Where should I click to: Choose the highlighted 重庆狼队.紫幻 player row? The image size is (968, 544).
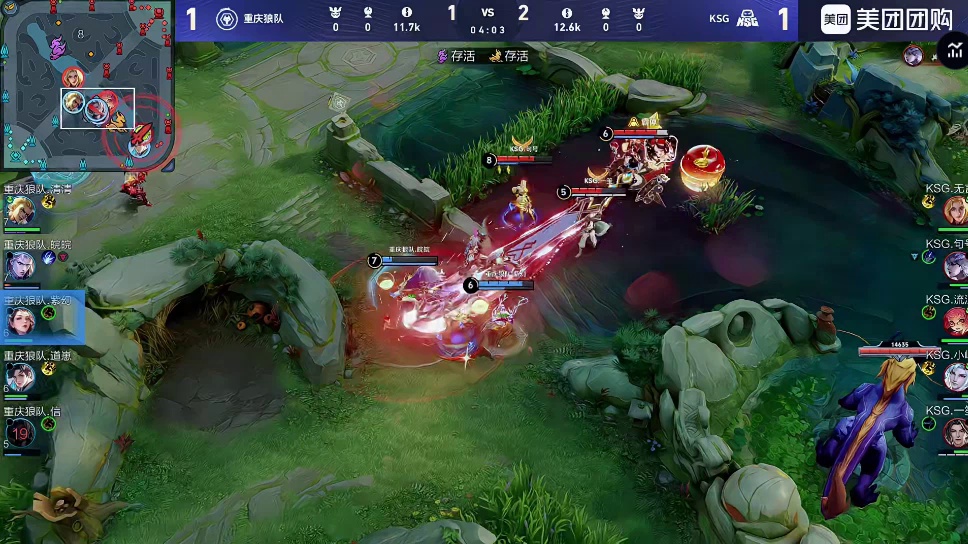tap(42, 320)
